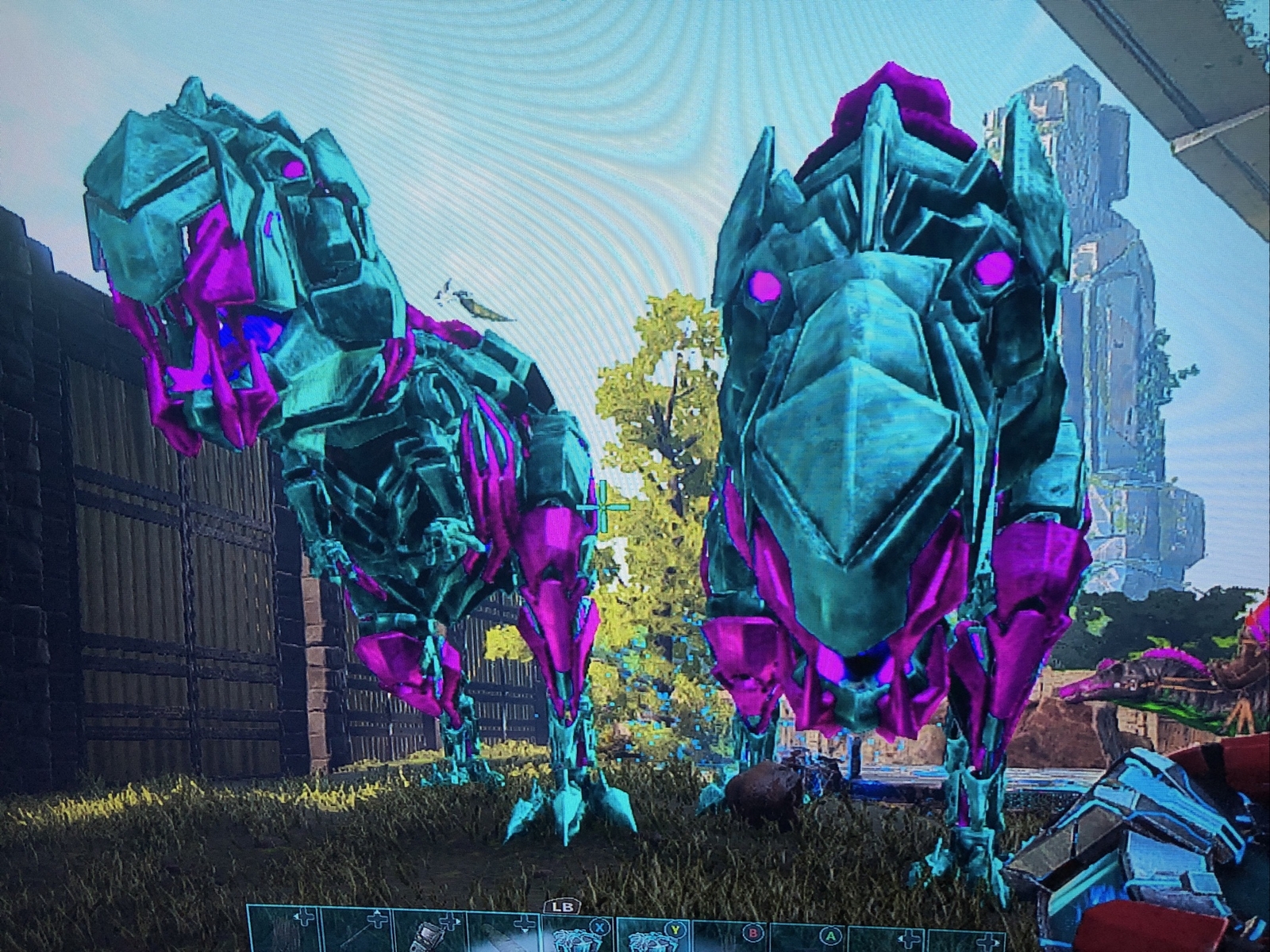Click the B button prompt circle

[753, 934]
